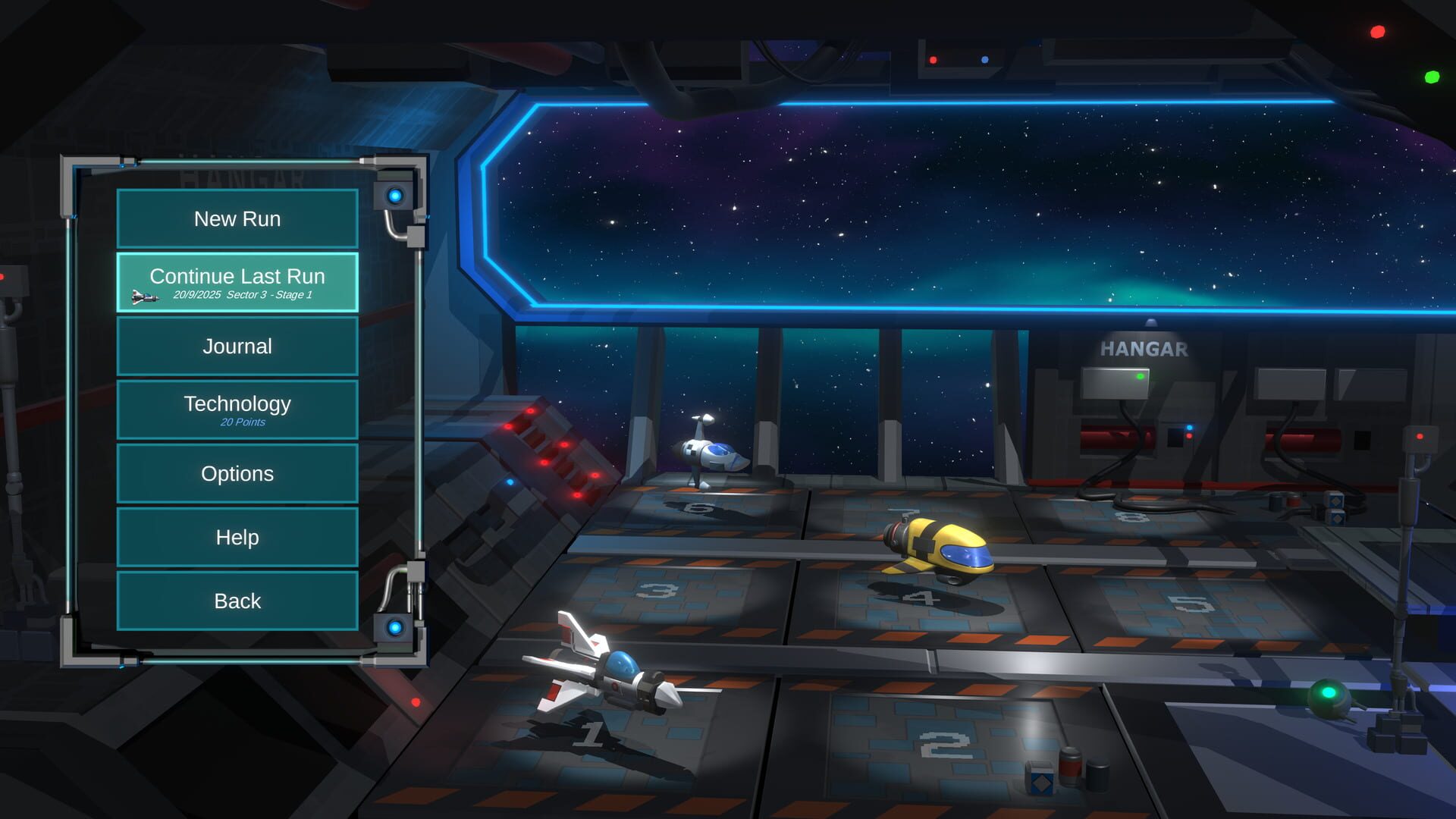Image resolution: width=1456 pixels, height=819 pixels.
Task: Click the green indicator on the HANGAR control panel
Action: [1139, 375]
